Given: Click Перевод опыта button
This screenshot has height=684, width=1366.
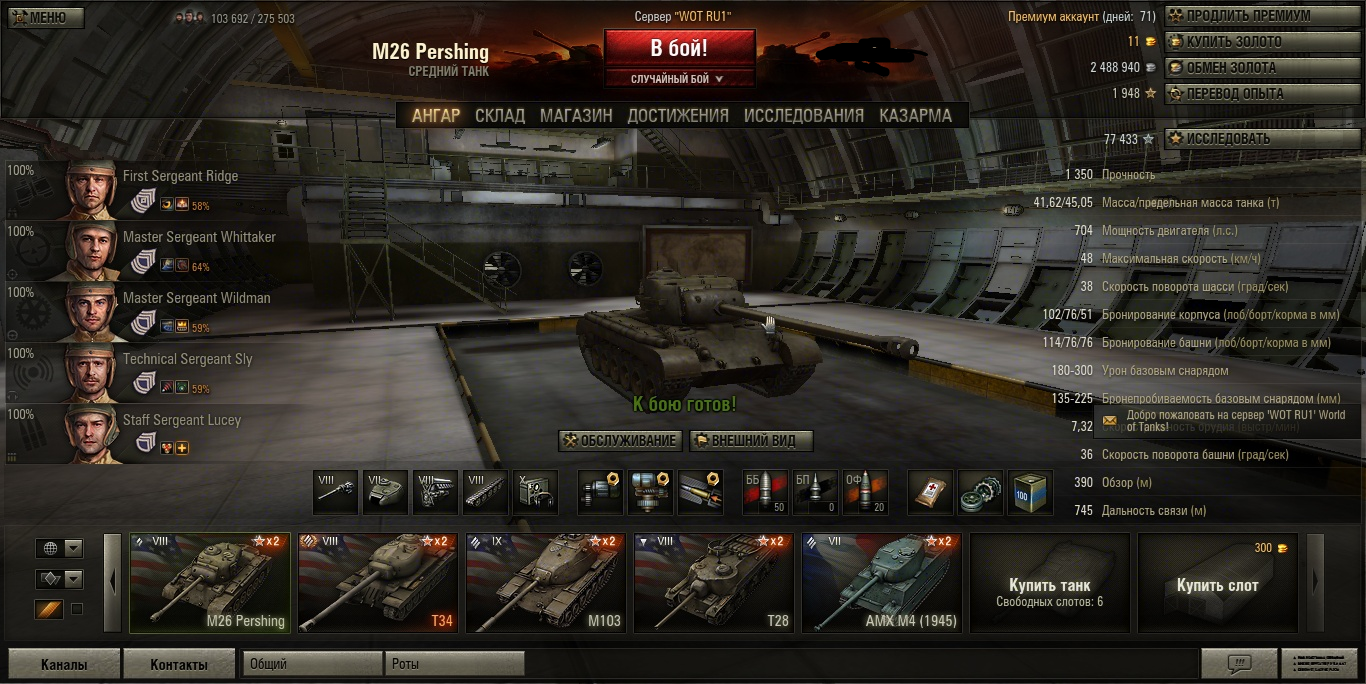Looking at the screenshot, I should pyautogui.click(x=1250, y=94).
